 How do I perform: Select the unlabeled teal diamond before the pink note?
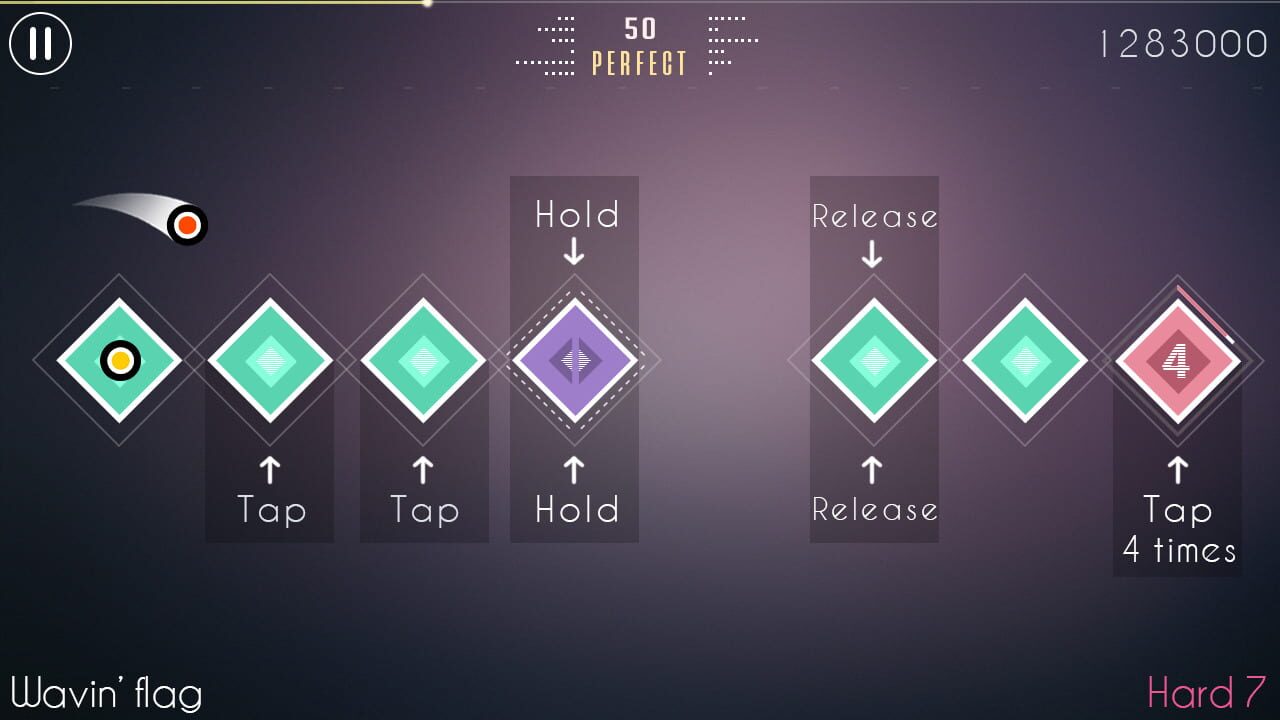pyautogui.click(x=1024, y=360)
